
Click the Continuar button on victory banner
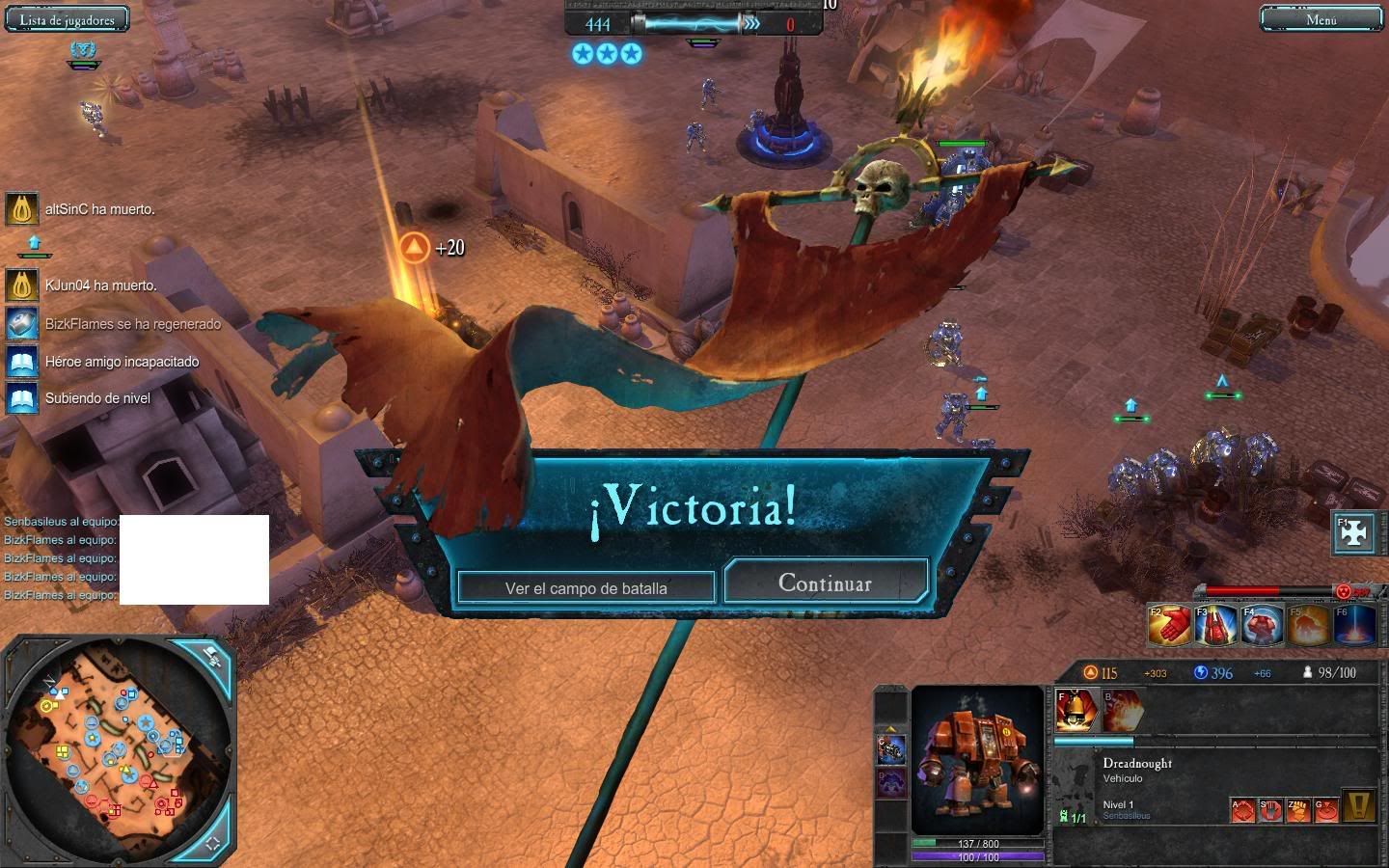tap(826, 583)
